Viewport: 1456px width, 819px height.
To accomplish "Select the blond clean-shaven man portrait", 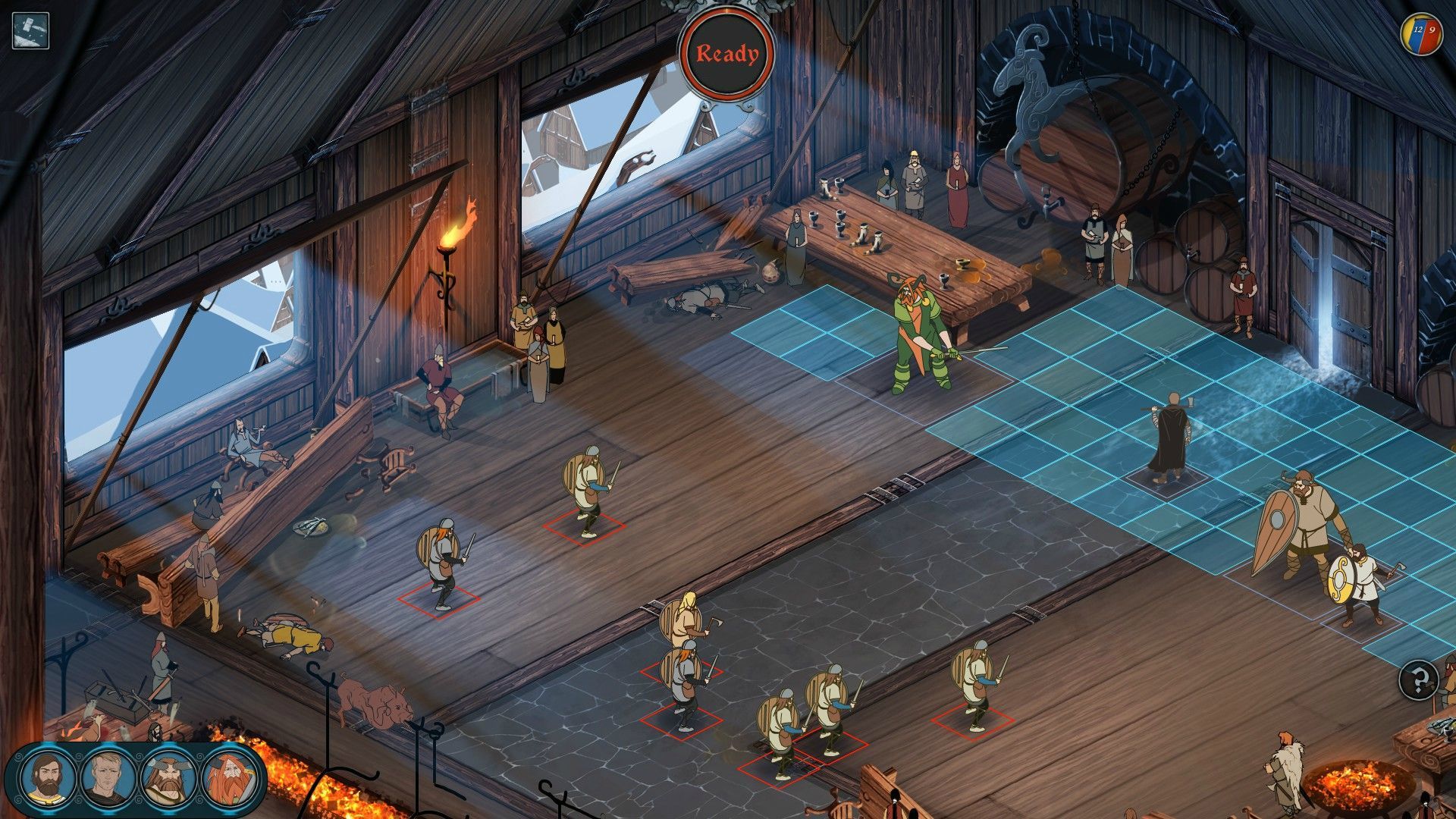I will (108, 779).
